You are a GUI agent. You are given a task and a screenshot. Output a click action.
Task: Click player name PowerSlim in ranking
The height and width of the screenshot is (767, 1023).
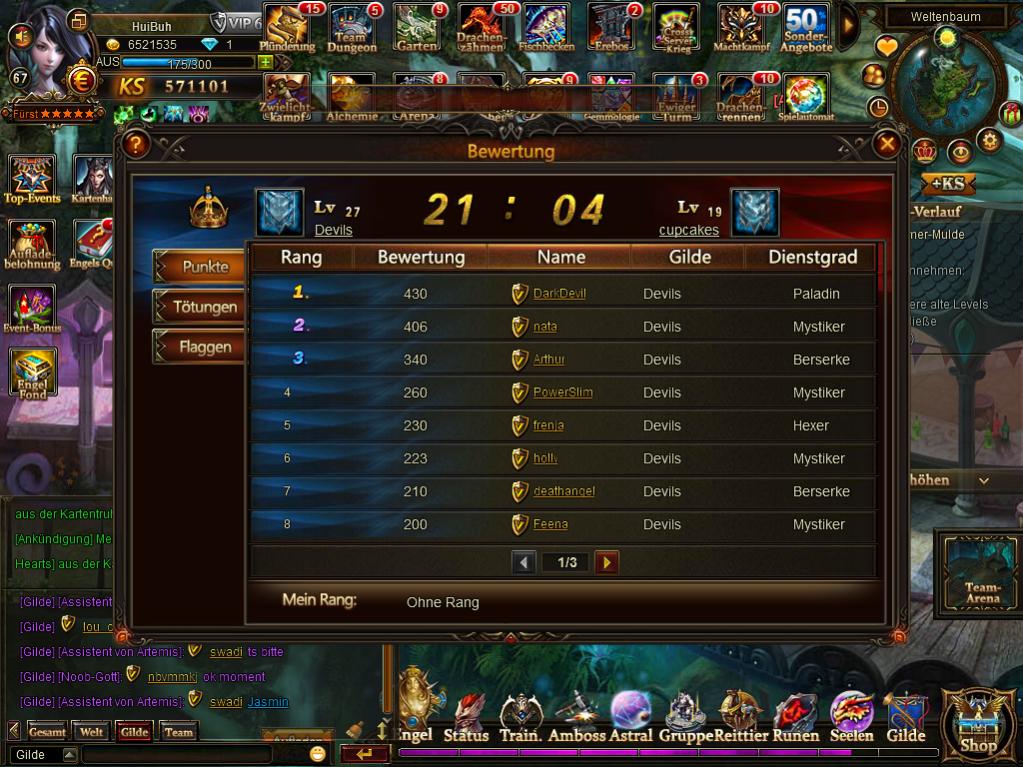point(562,393)
